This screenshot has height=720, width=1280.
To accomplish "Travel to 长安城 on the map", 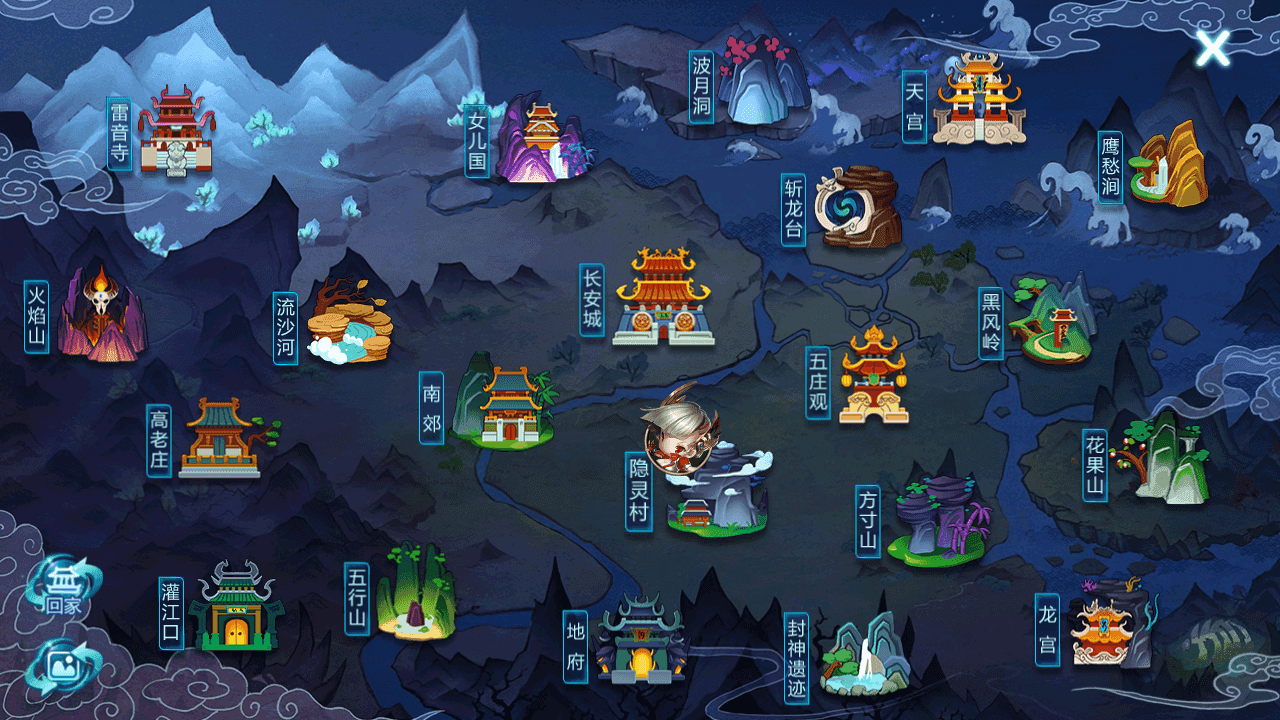I will [x=663, y=300].
